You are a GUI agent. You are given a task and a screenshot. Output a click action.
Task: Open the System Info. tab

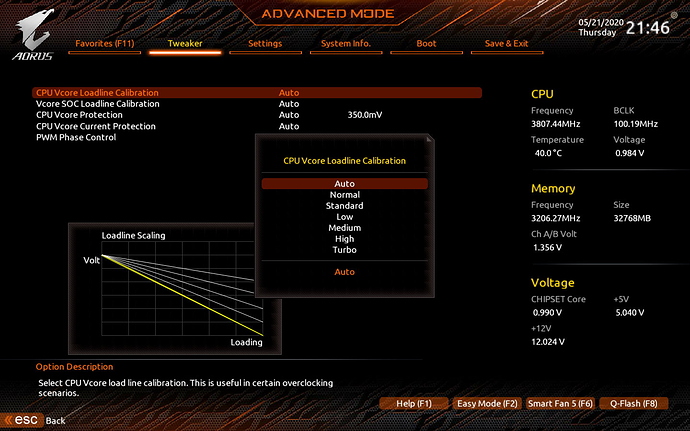pyautogui.click(x=346, y=44)
